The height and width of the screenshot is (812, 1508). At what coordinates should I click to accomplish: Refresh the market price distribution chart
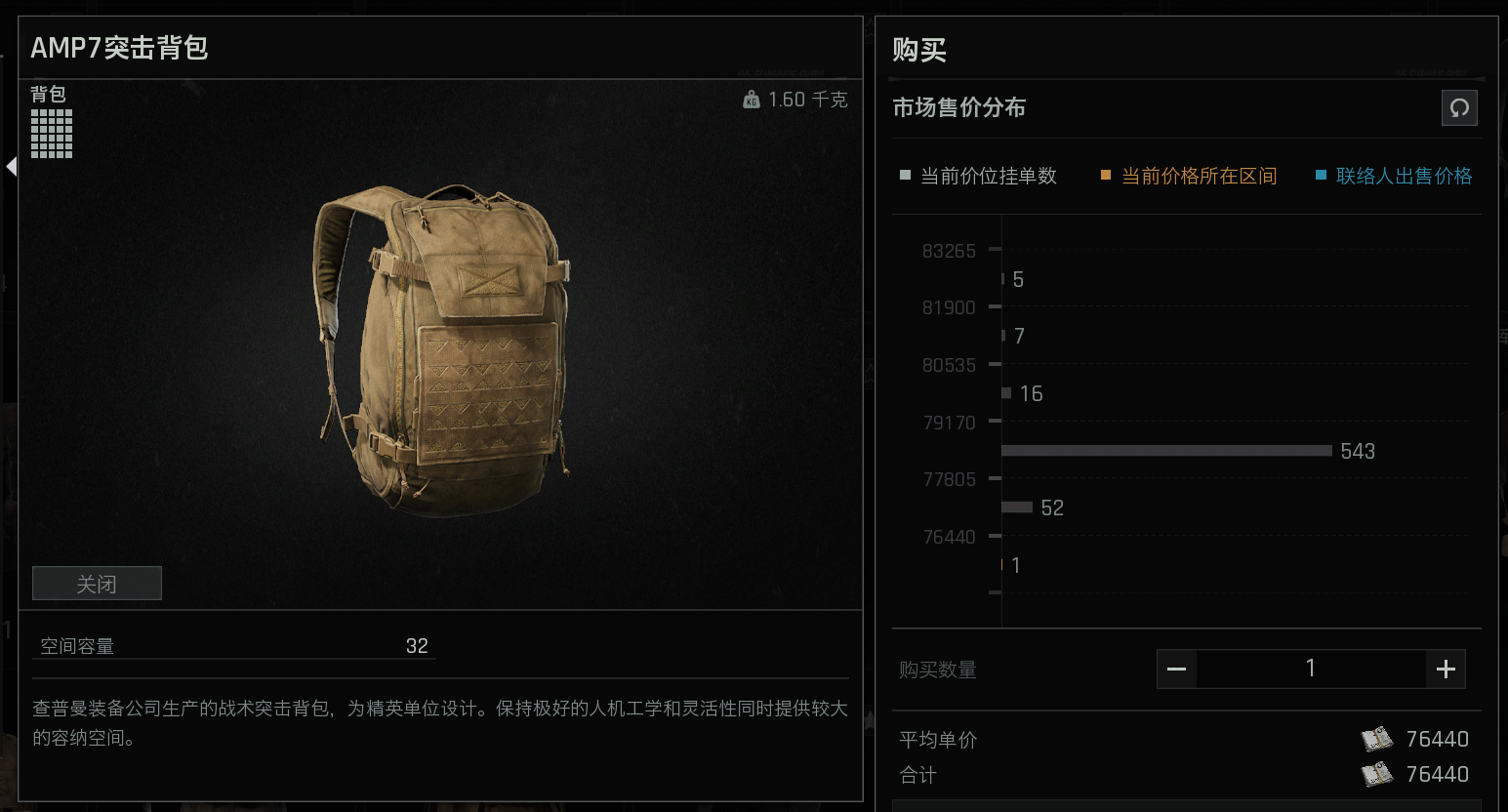click(x=1459, y=107)
